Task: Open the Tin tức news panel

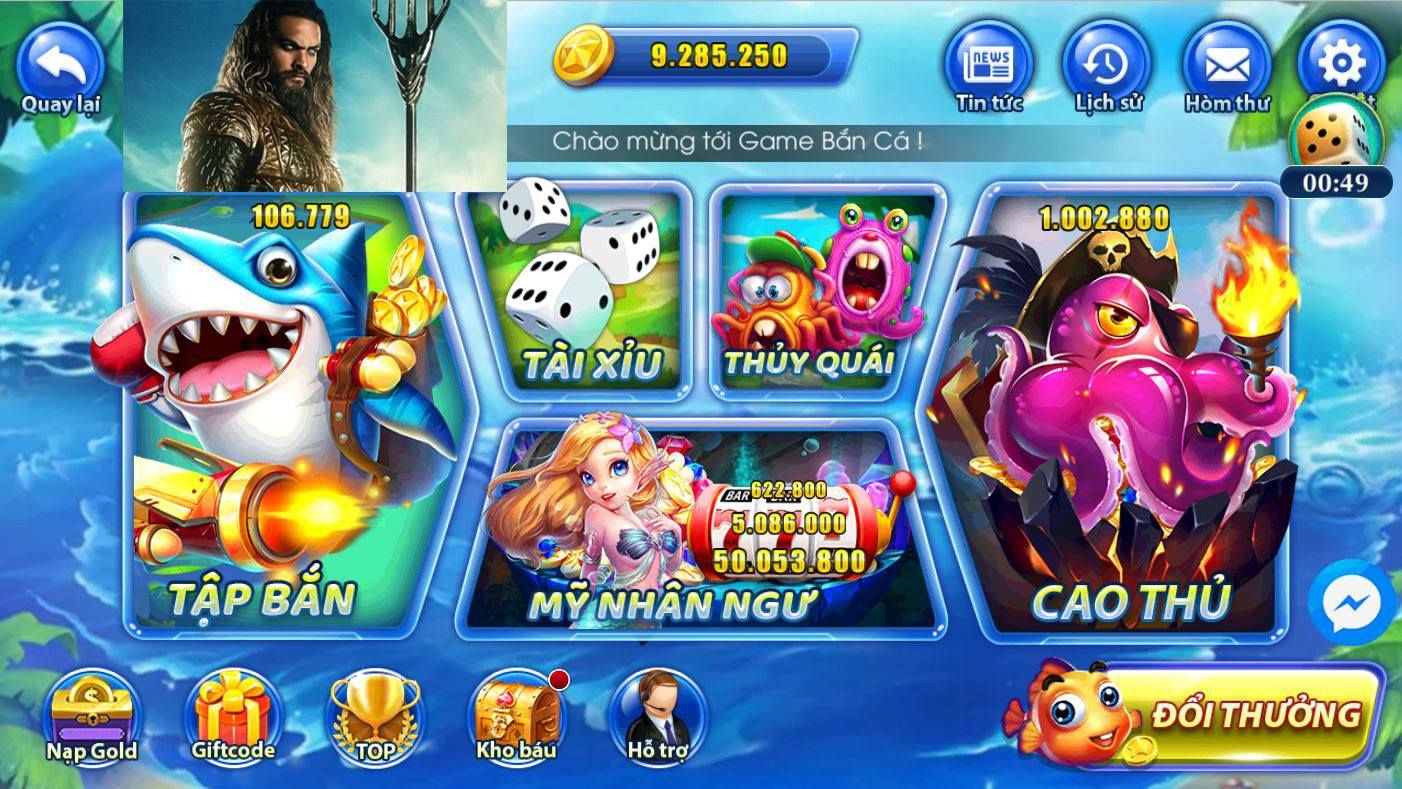Action: [988, 66]
